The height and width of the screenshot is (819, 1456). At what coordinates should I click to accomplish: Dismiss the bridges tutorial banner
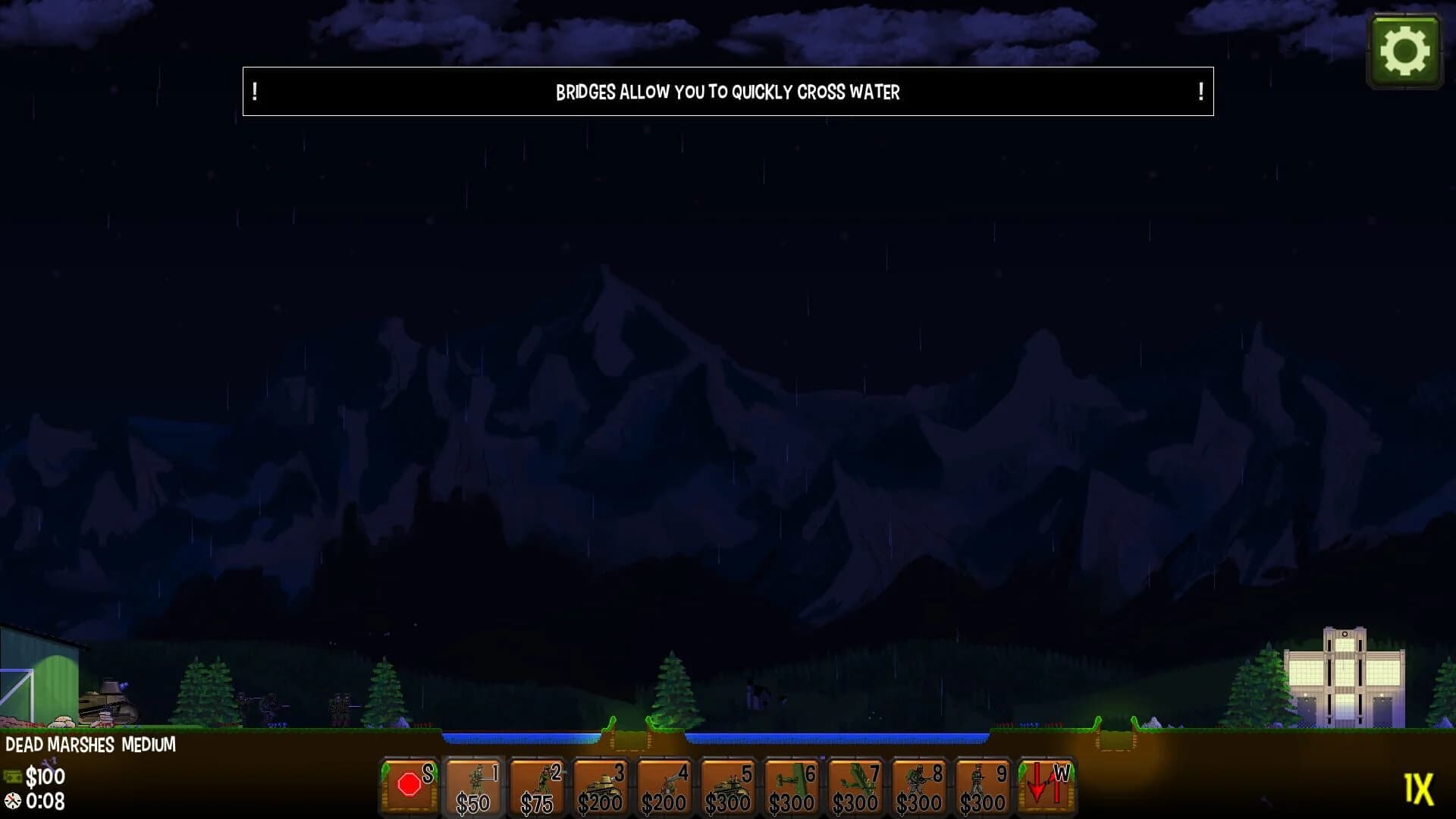728,92
